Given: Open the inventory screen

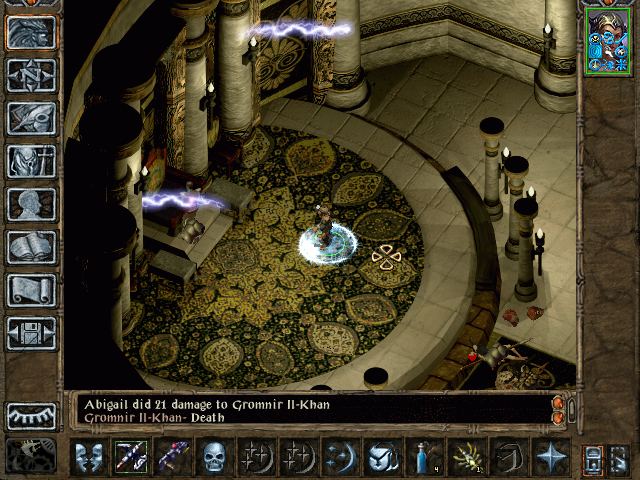Looking at the screenshot, I should [32, 161].
